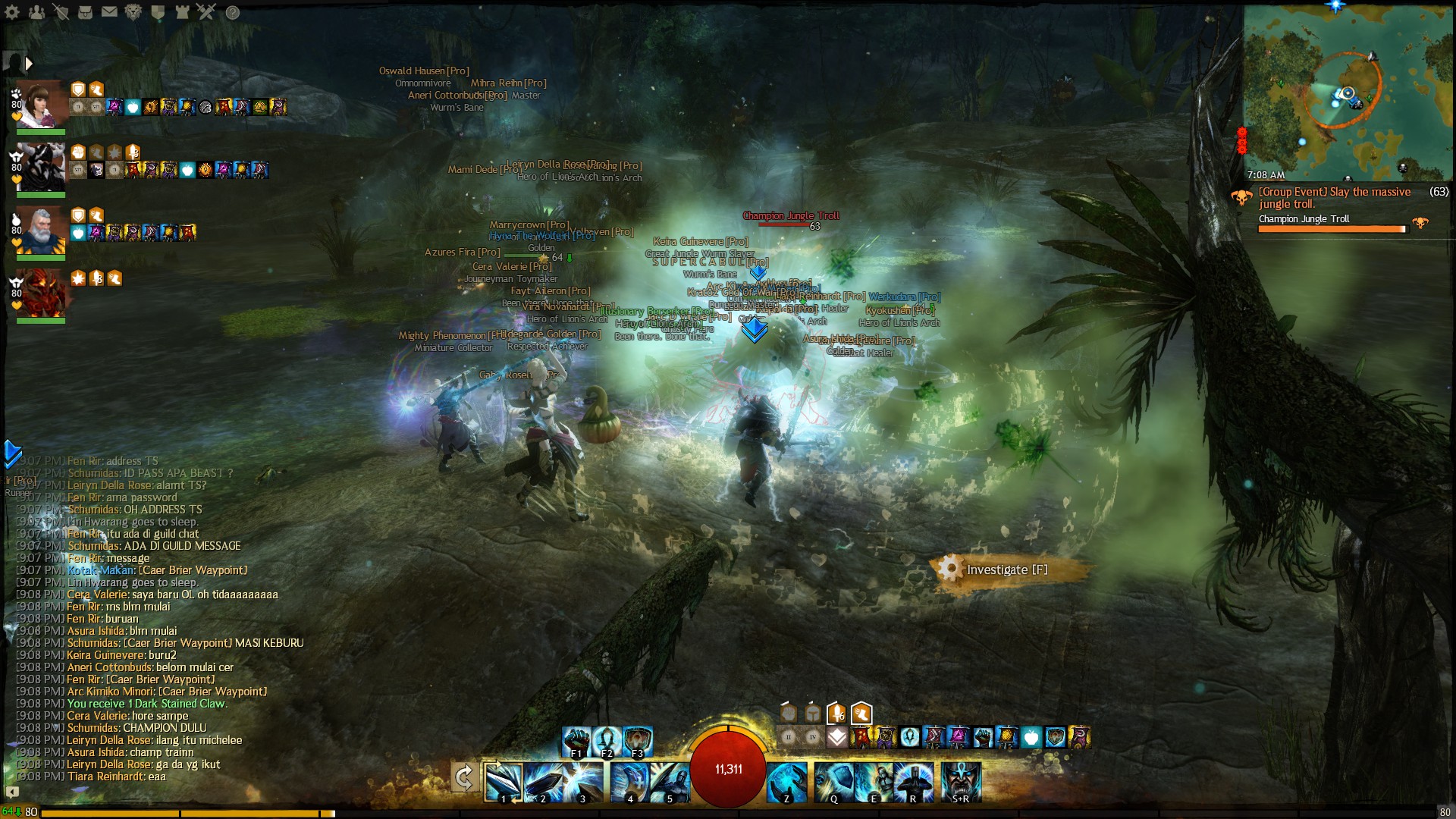Click the Champion Jungle Troll health progress bar
The image size is (1456, 819).
(x=1332, y=229)
